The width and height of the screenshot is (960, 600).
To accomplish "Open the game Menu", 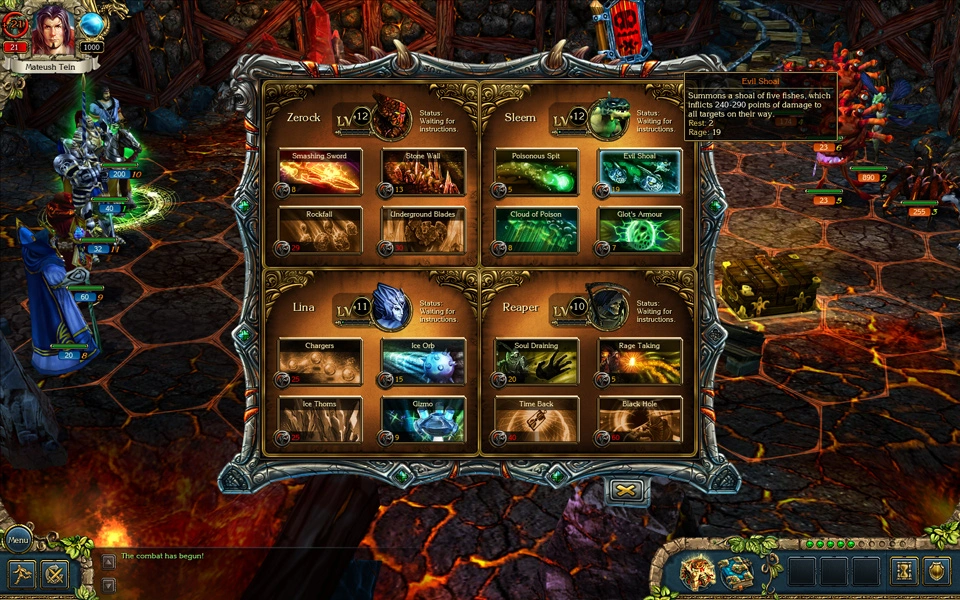I will (x=19, y=540).
